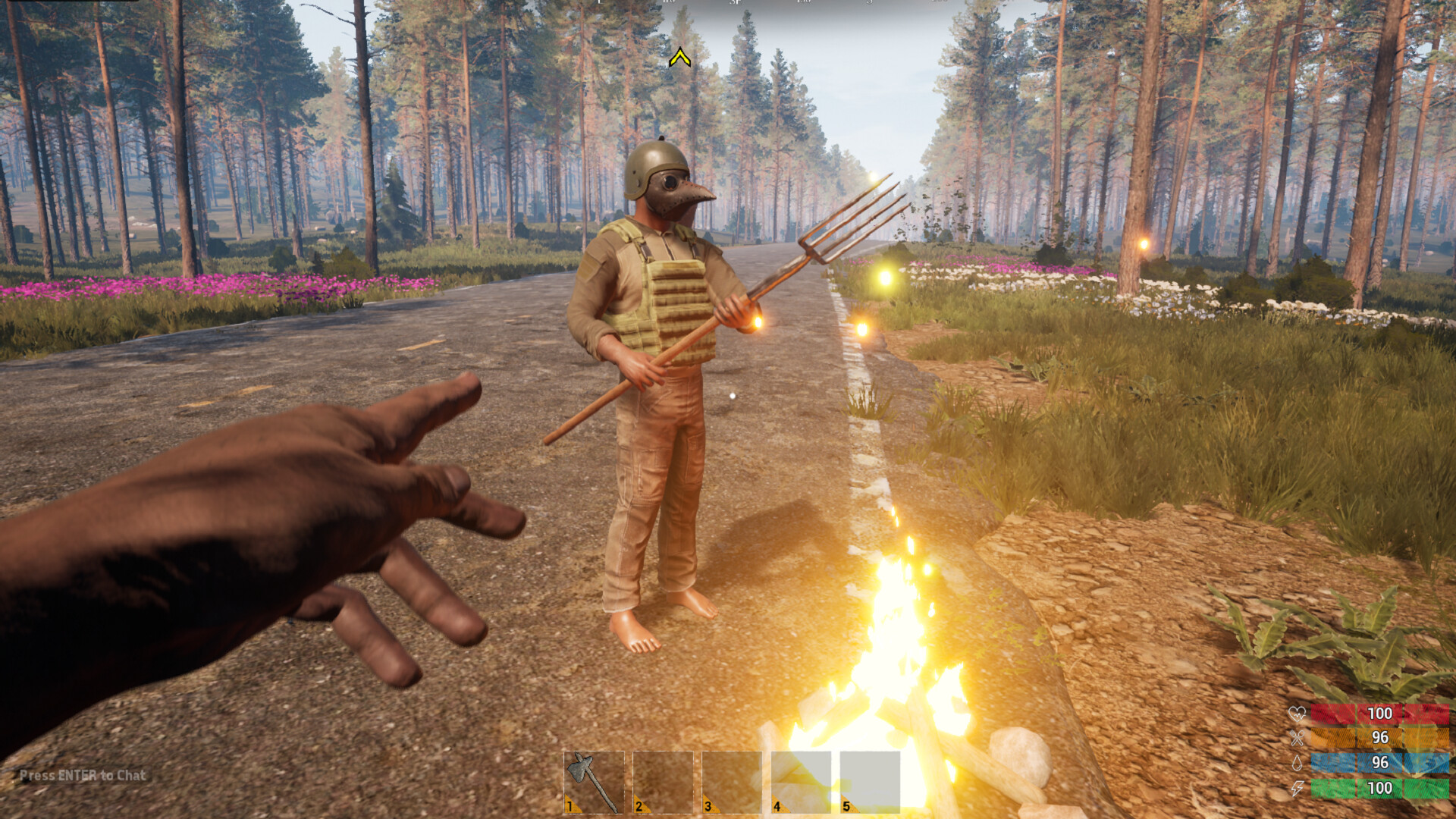This screenshot has height=819, width=1456.
Task: Click the yellow chevron marker on the compass
Action: pos(682,55)
